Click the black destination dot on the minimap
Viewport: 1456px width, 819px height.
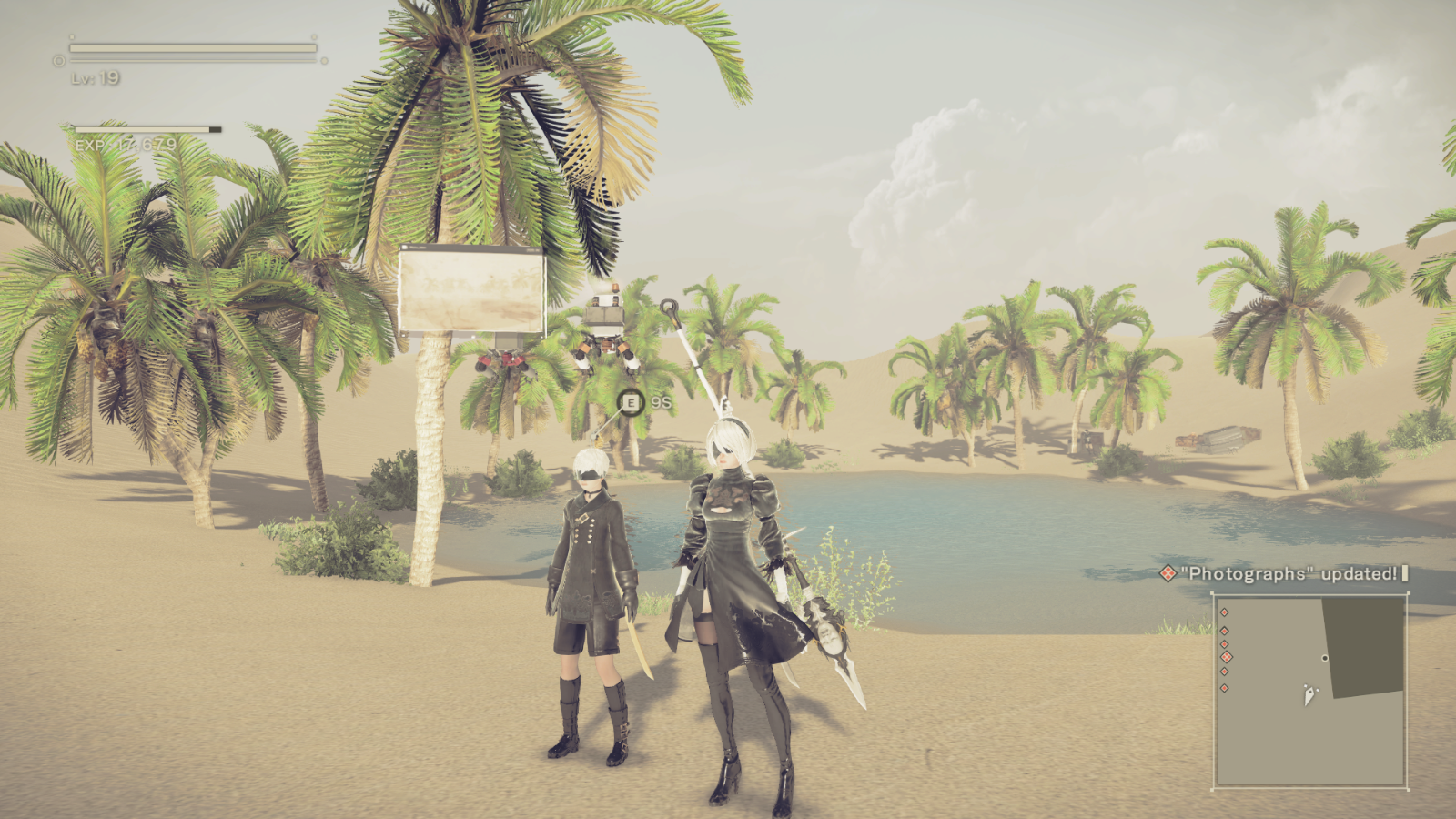pyautogui.click(x=1324, y=658)
